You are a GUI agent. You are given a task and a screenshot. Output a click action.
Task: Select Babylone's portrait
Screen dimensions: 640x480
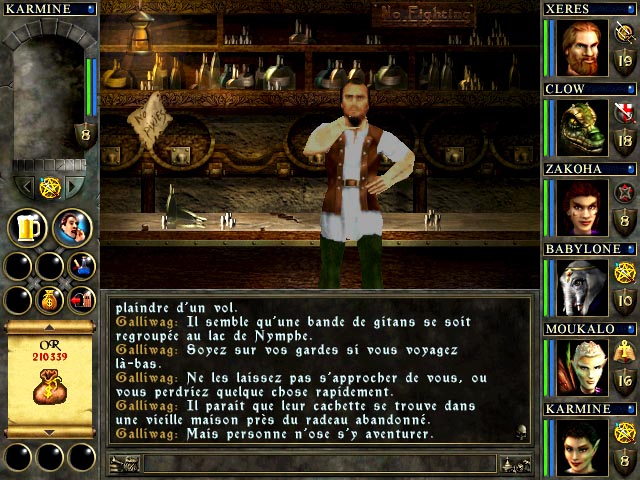coord(580,285)
